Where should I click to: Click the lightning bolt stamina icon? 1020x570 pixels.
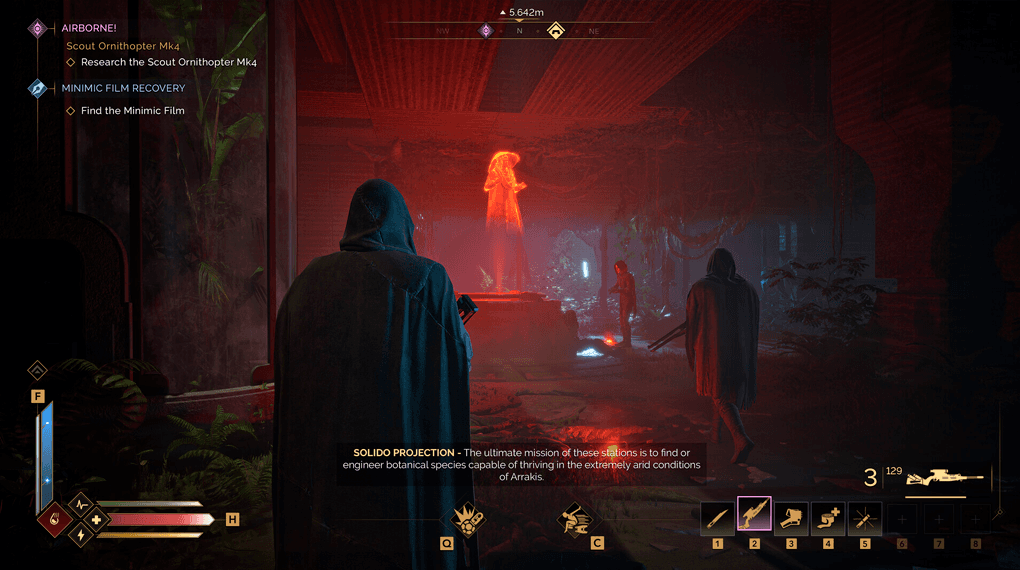coord(79,536)
